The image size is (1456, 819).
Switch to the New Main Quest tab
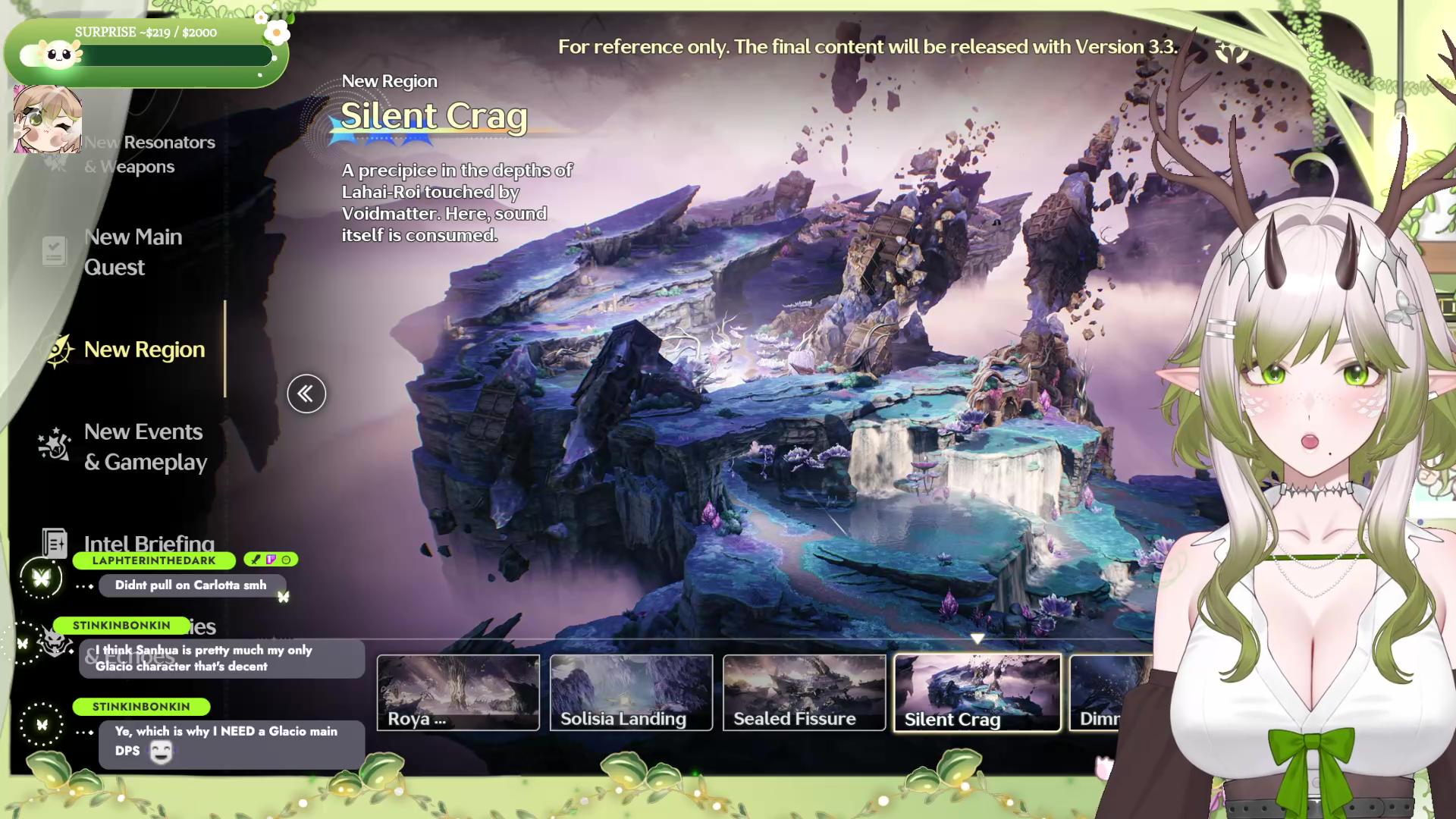point(133,252)
